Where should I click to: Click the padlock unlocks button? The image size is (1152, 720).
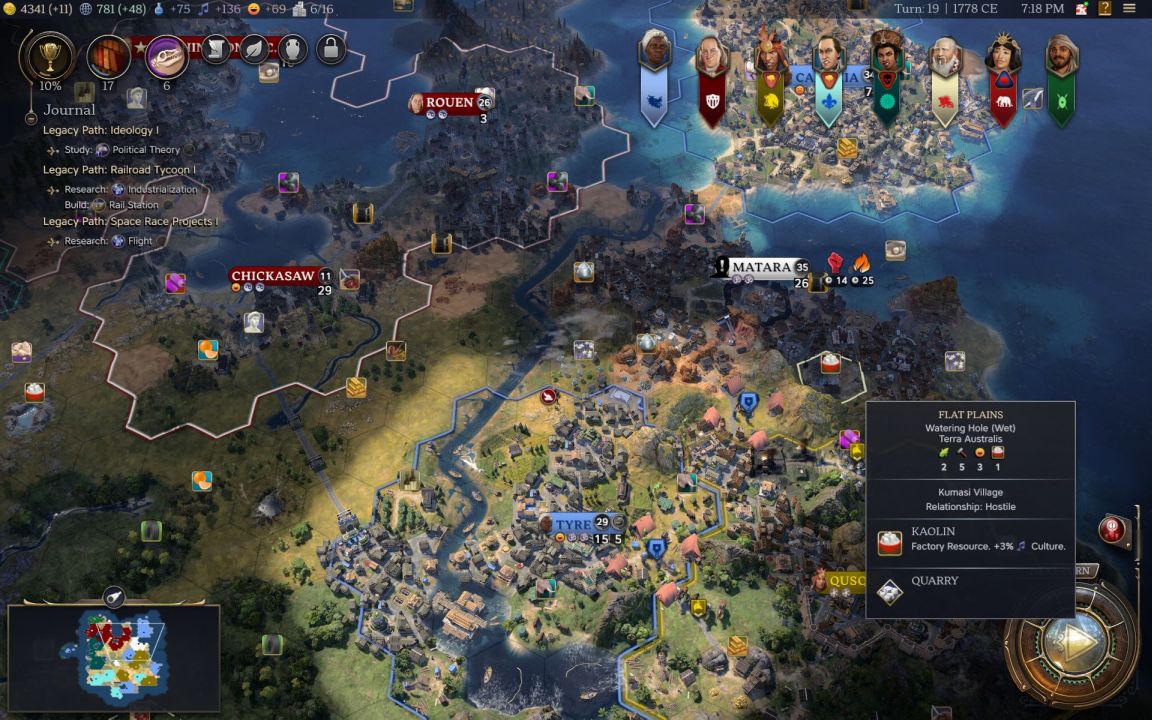coord(331,48)
